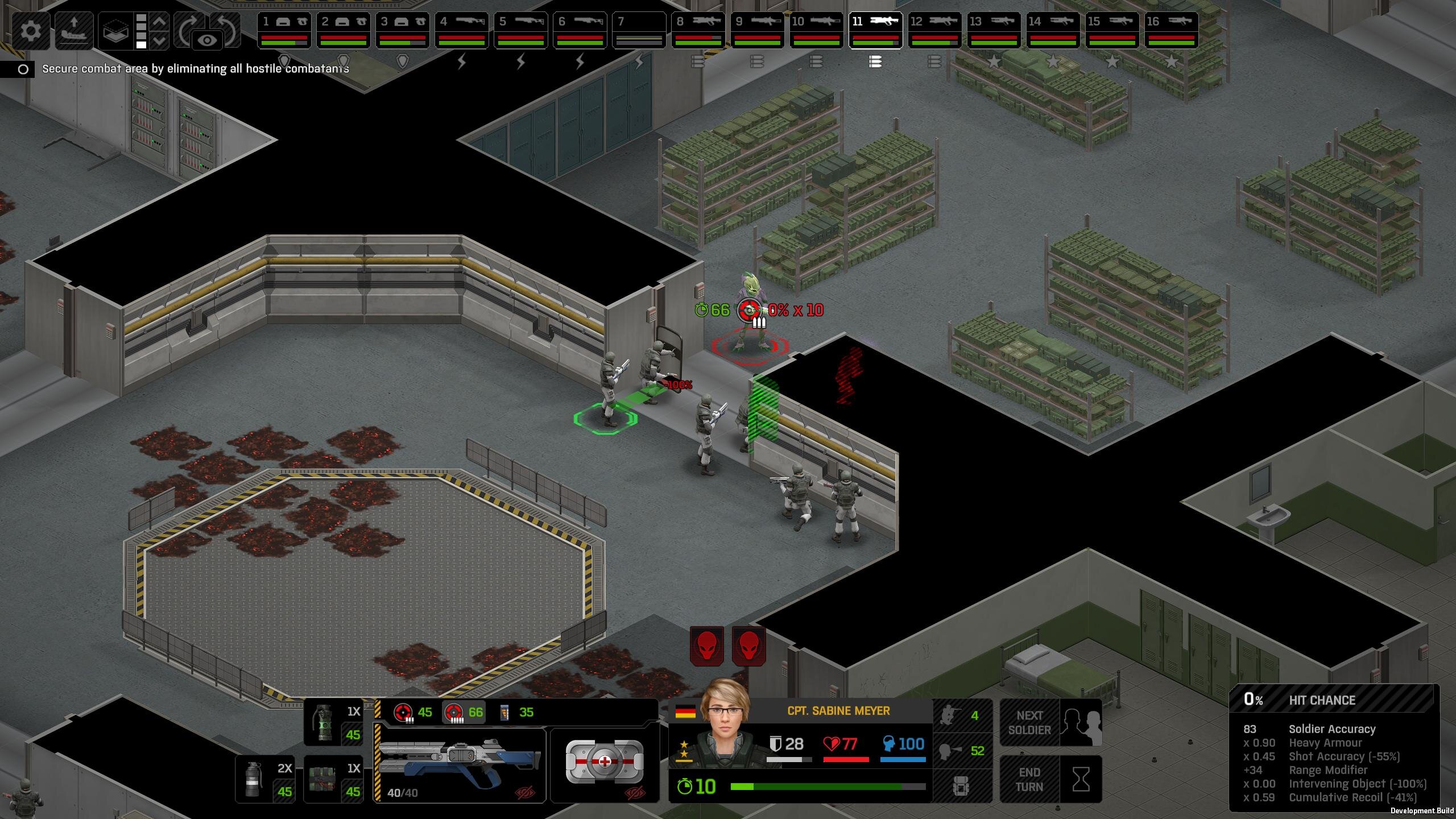Select soldier 1 in the squad bar
The height and width of the screenshot is (819, 1456).
pos(284,30)
